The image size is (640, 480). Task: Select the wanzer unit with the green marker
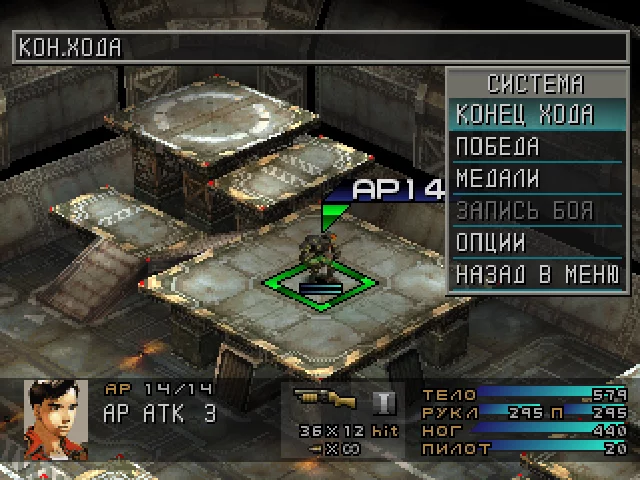[x=320, y=260]
